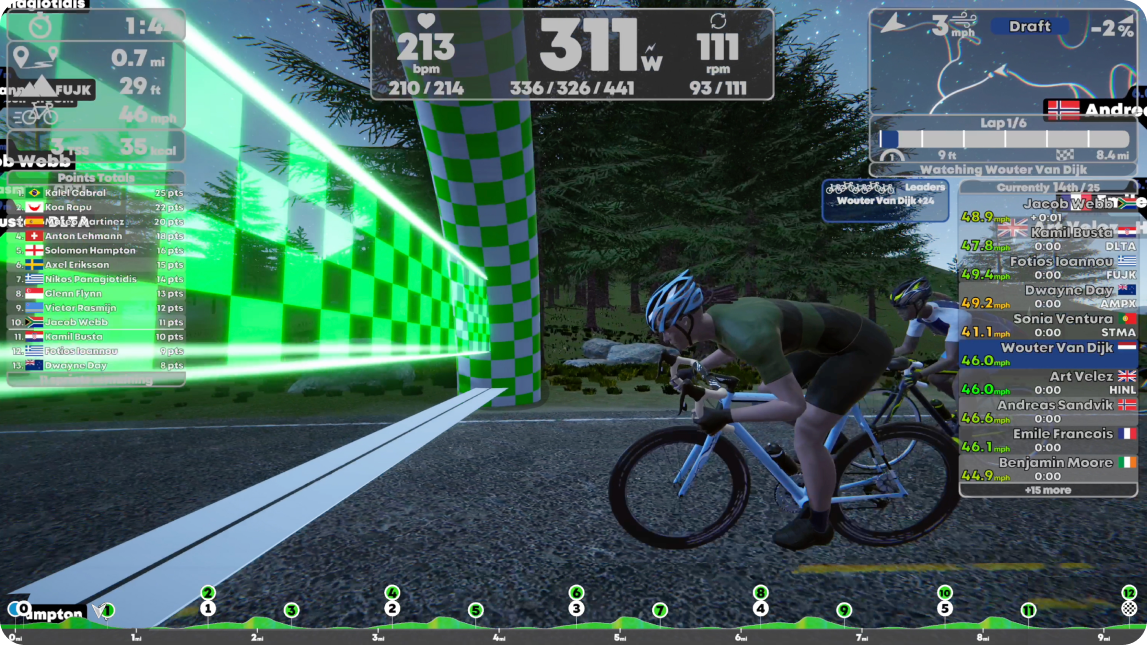Select Jacob Webb in the nearby riders list

coord(1048,210)
